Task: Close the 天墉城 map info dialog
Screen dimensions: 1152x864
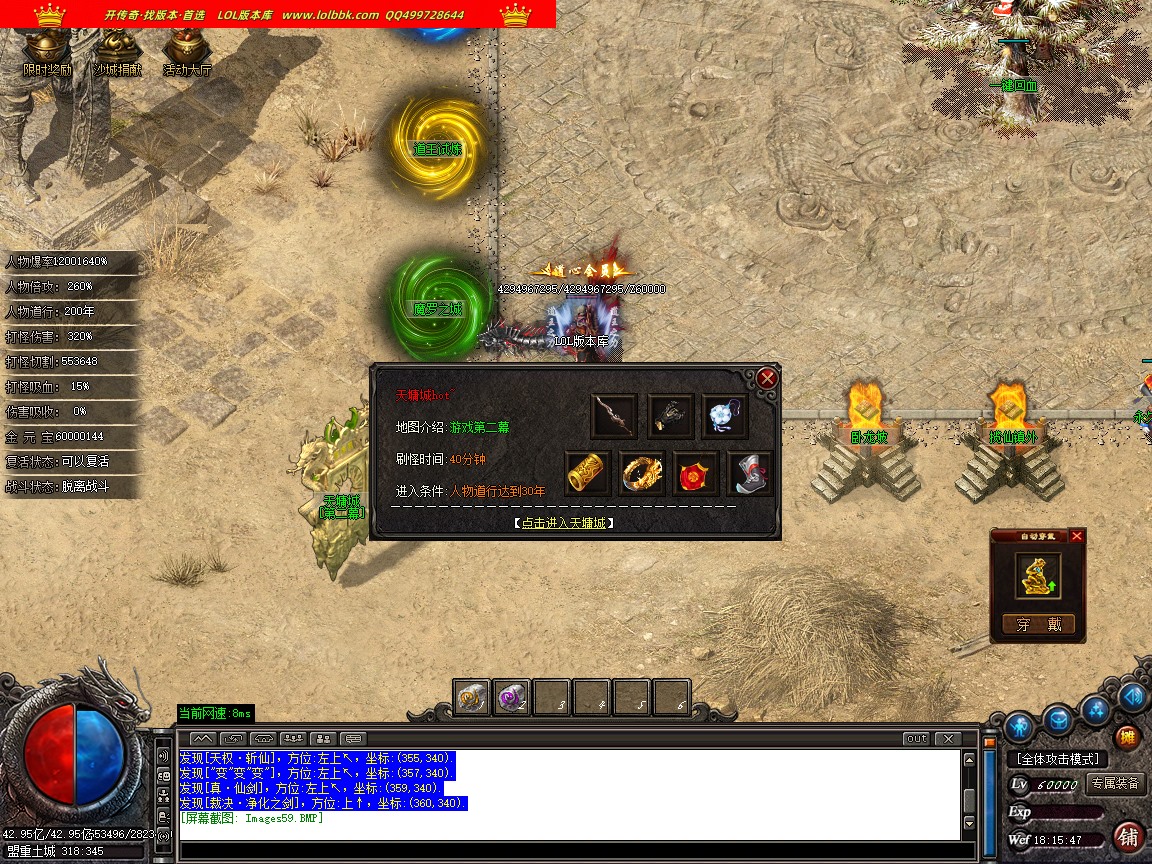Action: tap(767, 378)
